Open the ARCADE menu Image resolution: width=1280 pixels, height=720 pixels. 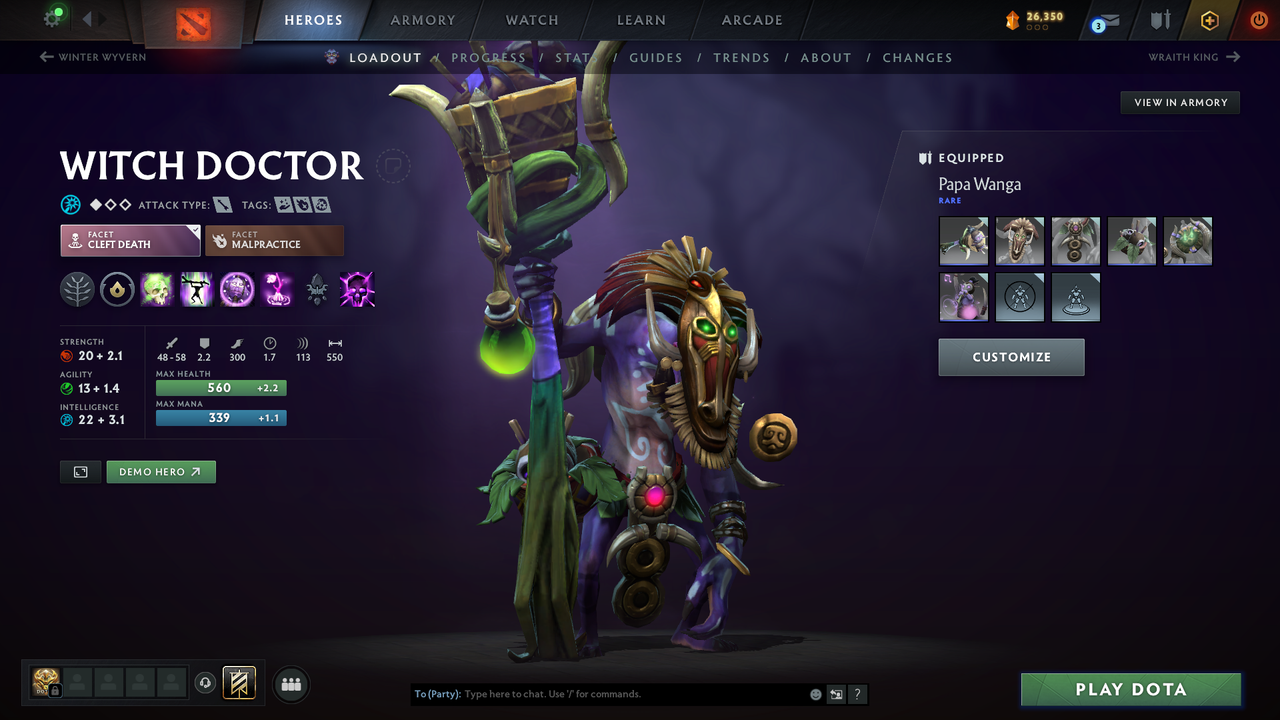point(751,20)
